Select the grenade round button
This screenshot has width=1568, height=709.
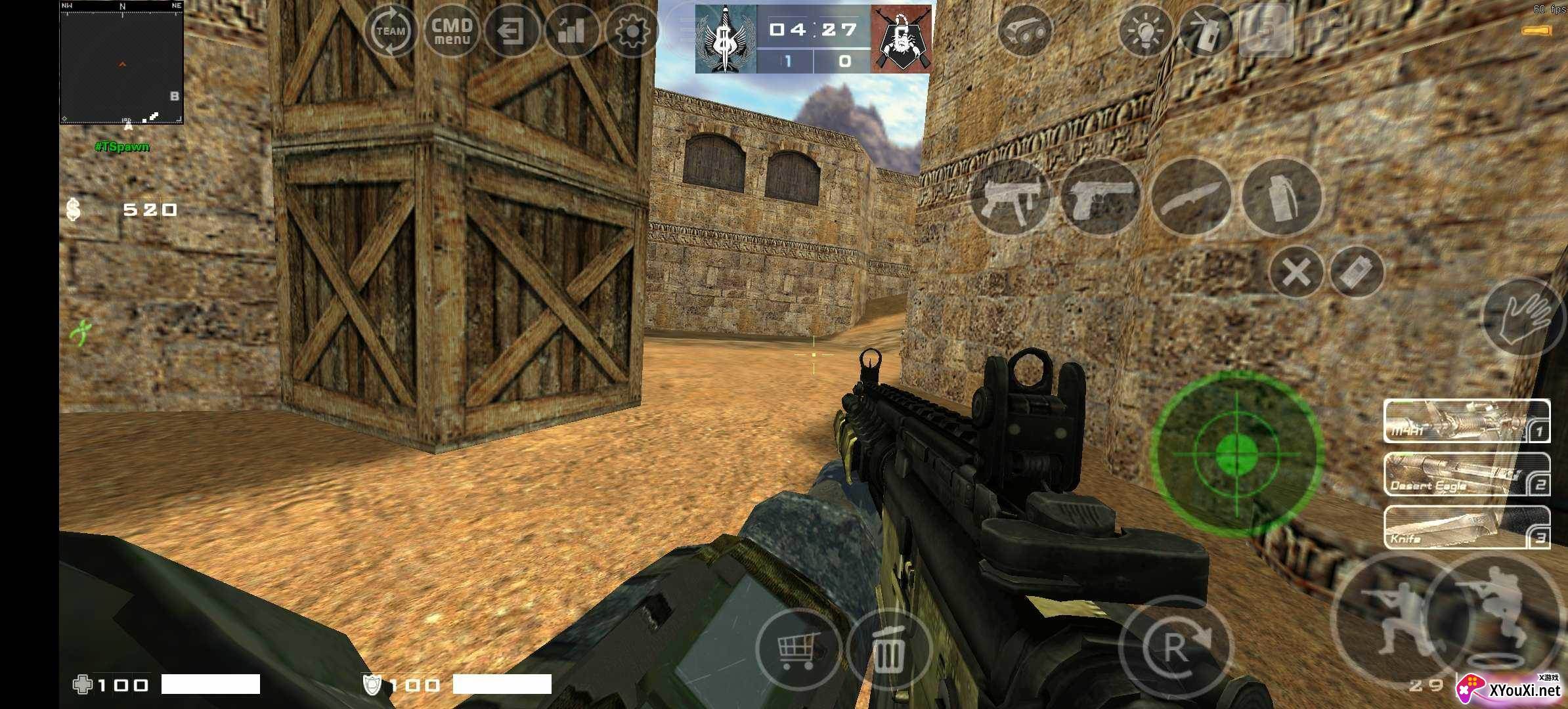click(1280, 197)
